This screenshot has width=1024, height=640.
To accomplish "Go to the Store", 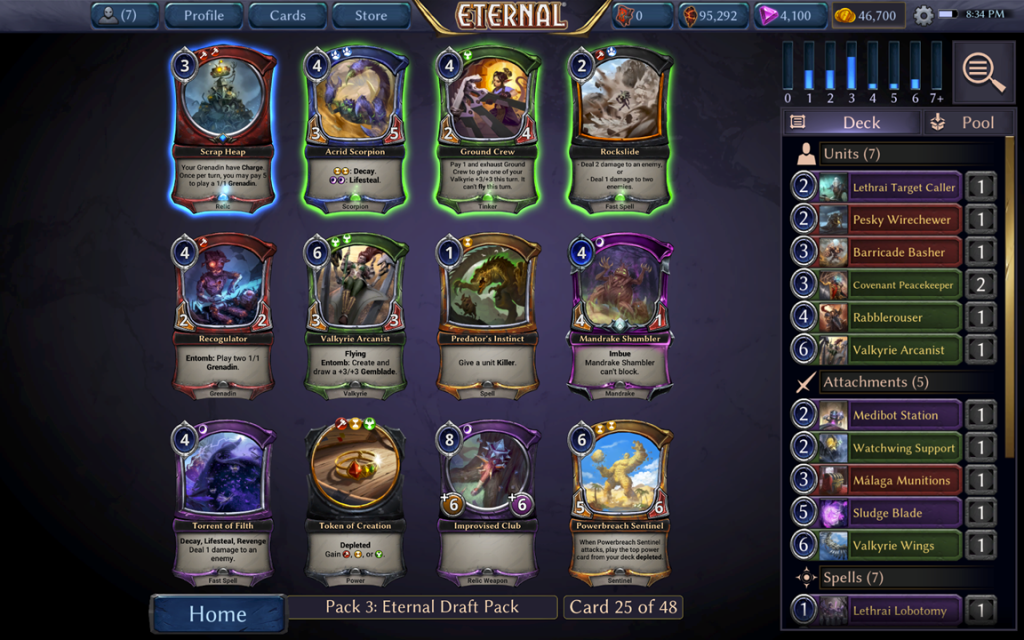I will pyautogui.click(x=371, y=15).
